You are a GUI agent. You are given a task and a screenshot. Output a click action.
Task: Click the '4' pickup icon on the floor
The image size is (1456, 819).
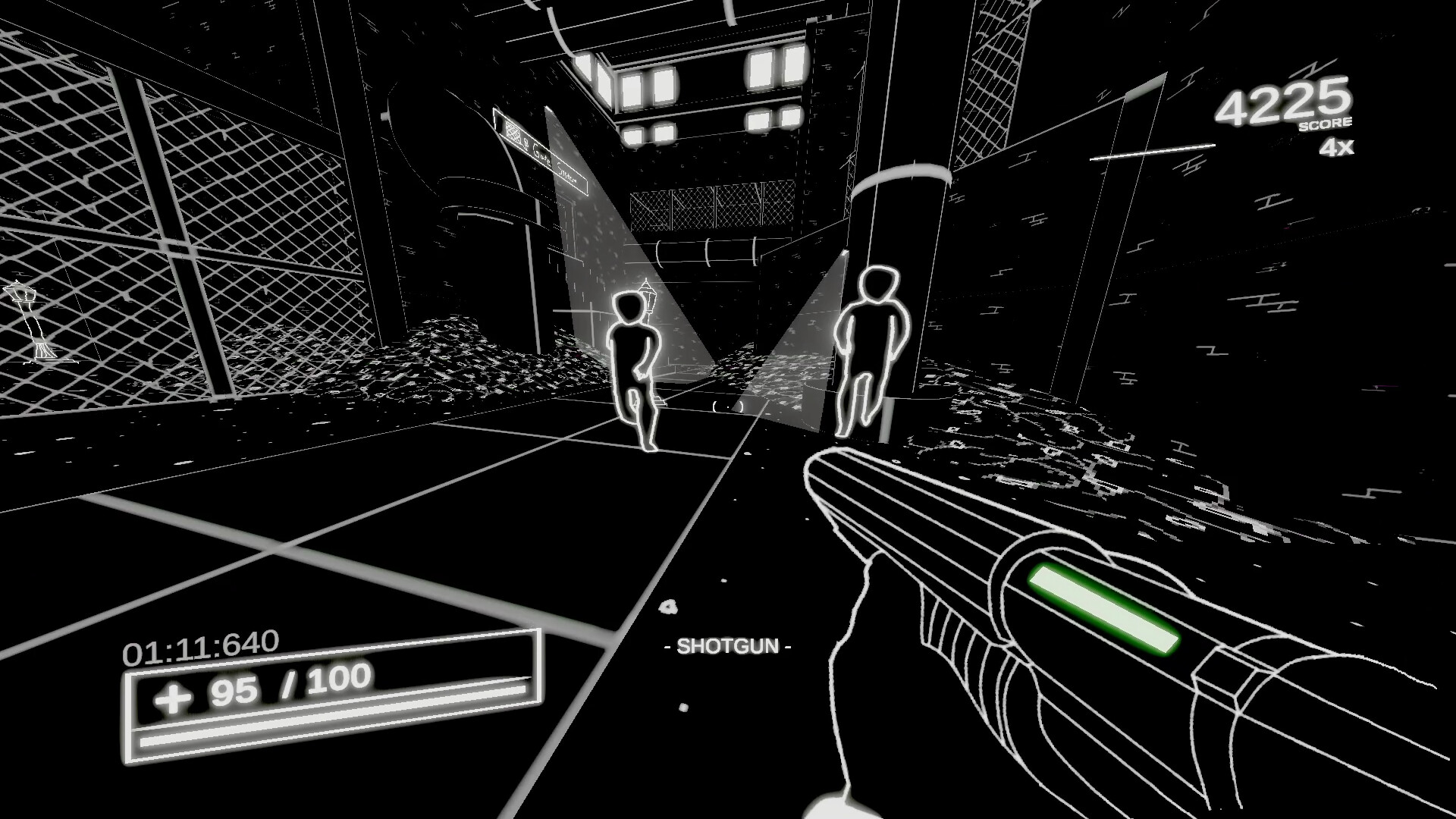pyautogui.click(x=669, y=607)
